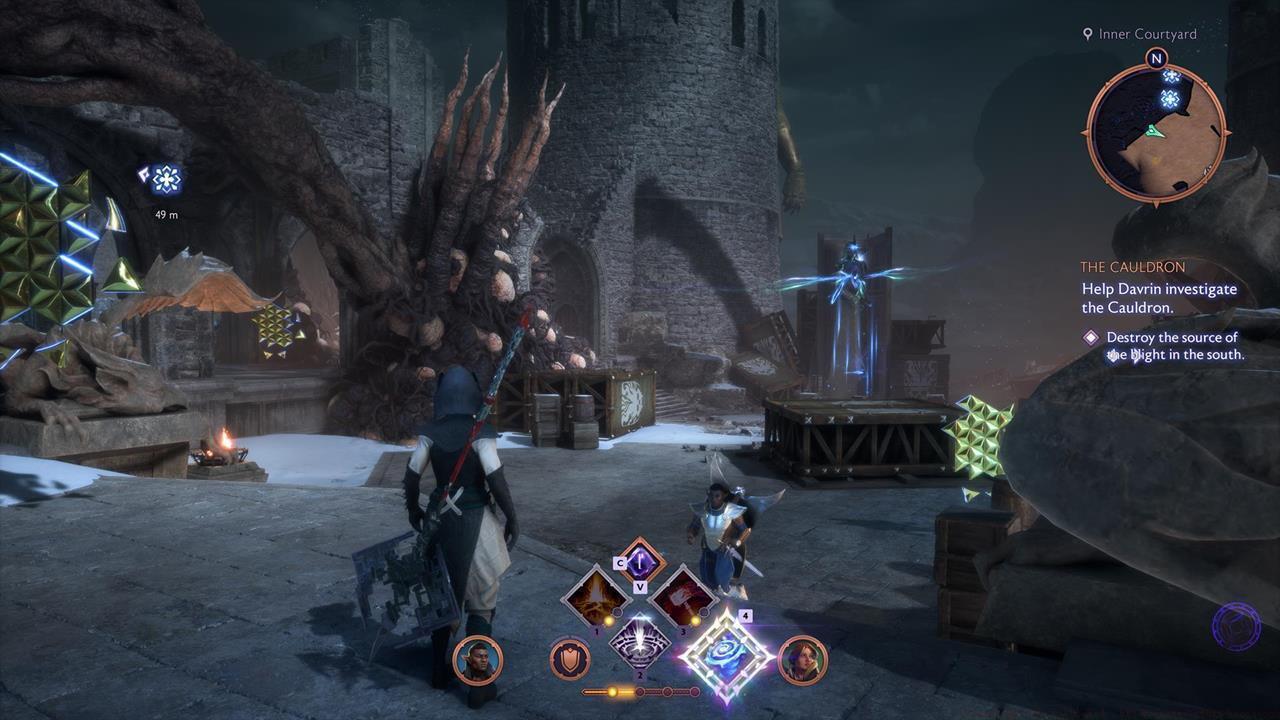Choose the red-haired companion portrait
1280x720 pixels.
coord(802,660)
